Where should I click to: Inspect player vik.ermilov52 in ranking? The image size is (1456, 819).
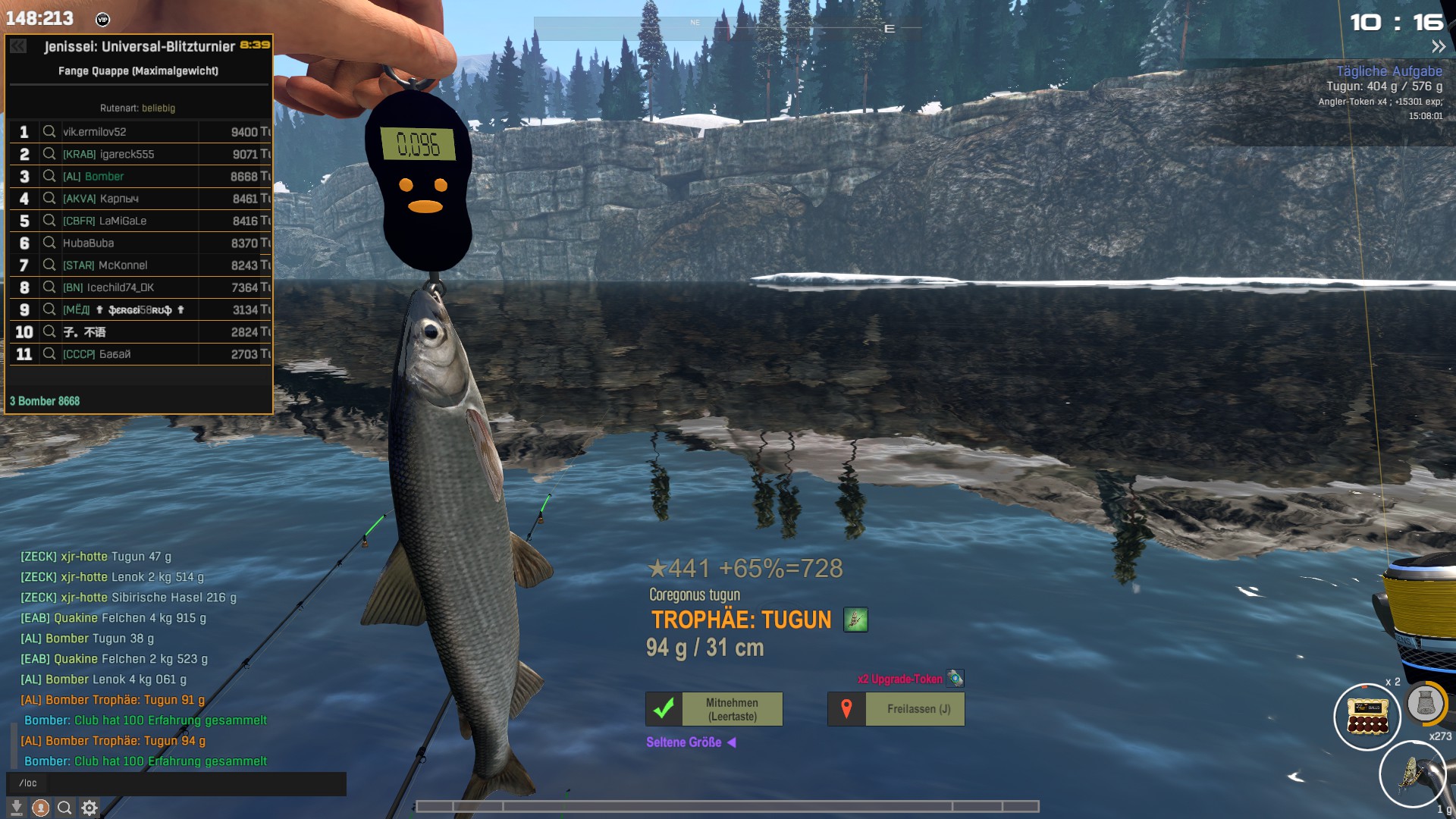(x=49, y=132)
